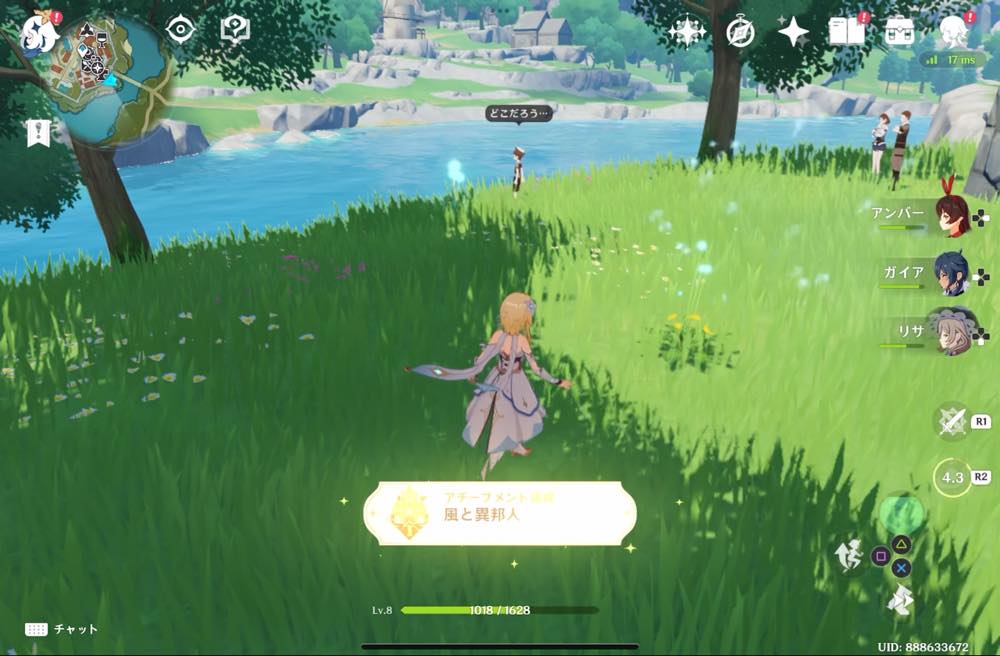Open the Adventurer Handbook book icon
Screen dimensions: 1000x656
pos(847,32)
